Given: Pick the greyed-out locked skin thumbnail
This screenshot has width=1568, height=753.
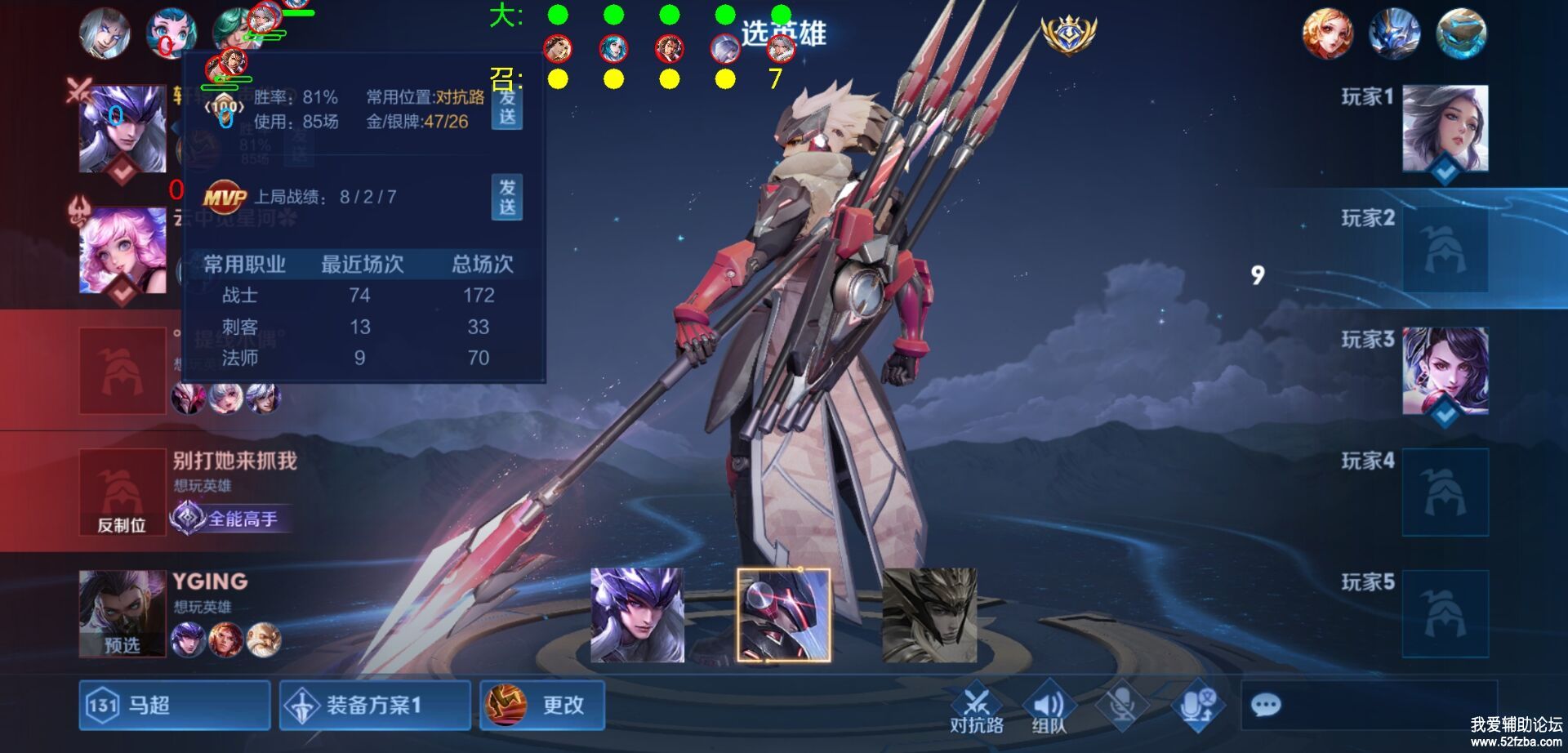Looking at the screenshot, I should pyautogui.click(x=929, y=615).
